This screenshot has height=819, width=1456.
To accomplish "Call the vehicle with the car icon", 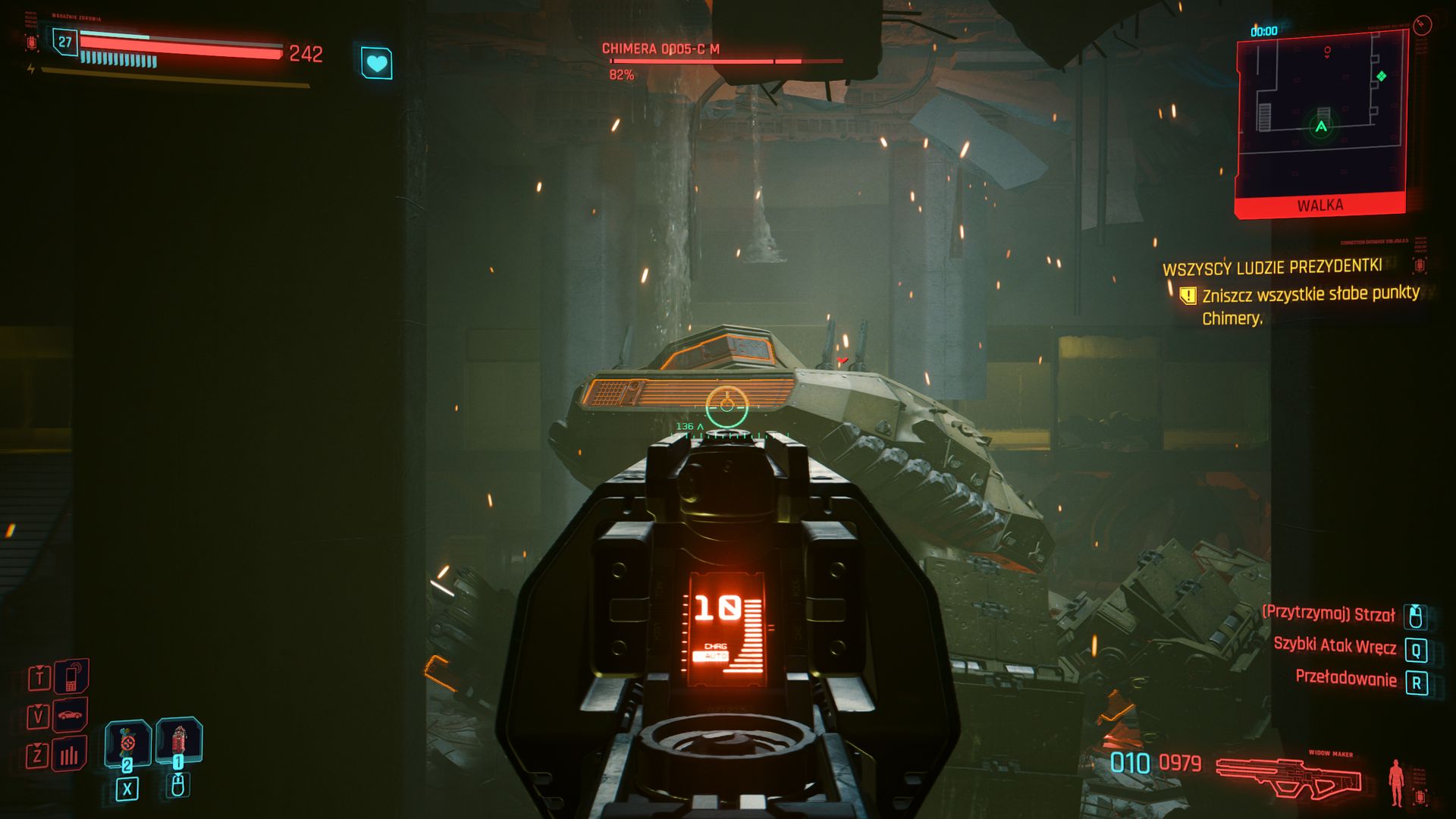I will [x=70, y=715].
